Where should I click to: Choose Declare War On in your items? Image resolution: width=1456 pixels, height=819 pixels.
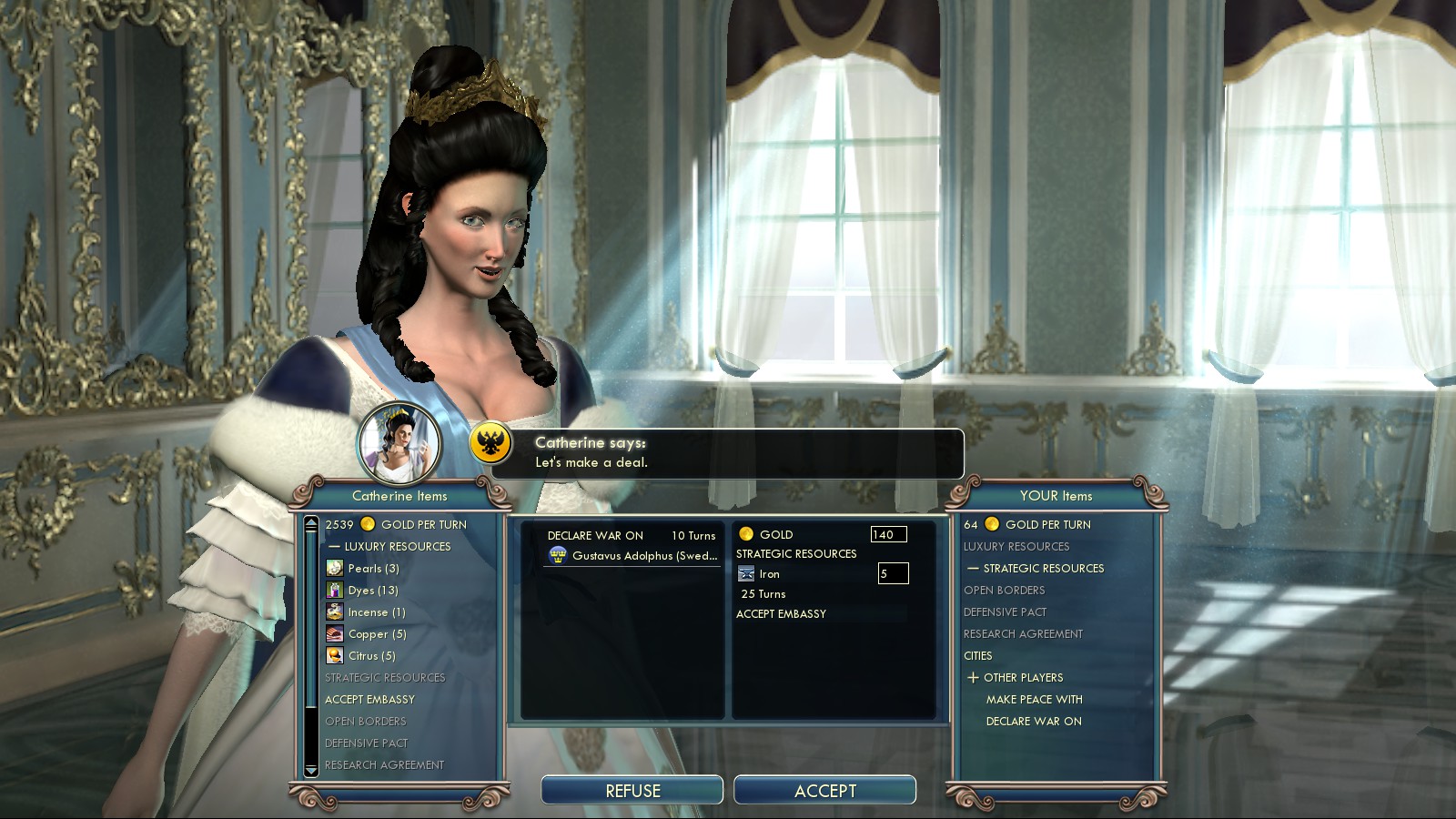click(1034, 722)
